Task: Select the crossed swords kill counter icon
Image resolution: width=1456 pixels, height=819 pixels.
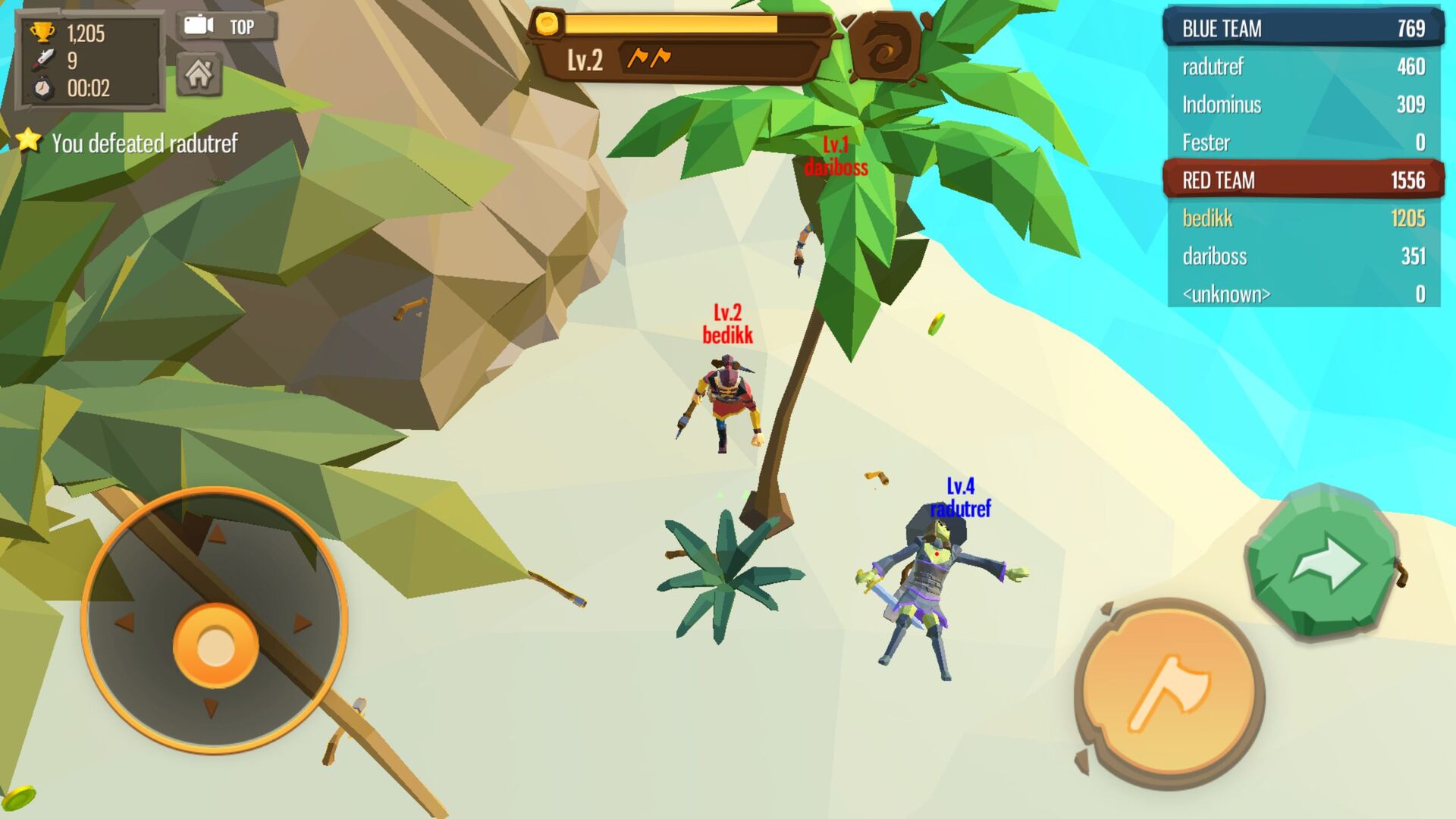Action: (x=44, y=59)
